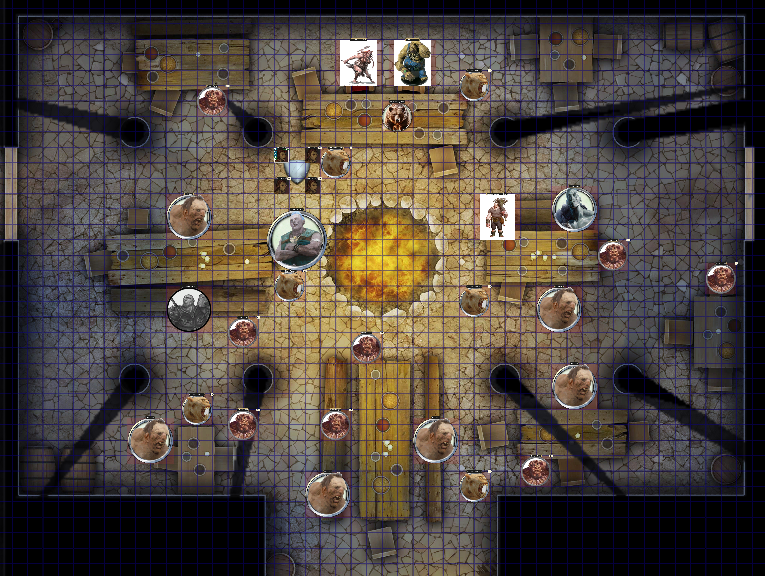Select the grayscale two-headed giant token
This screenshot has height=576, width=765.
click(x=188, y=309)
